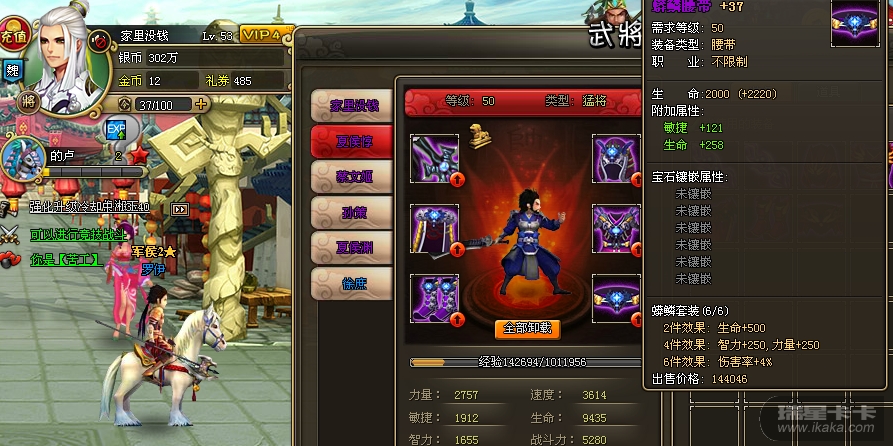Select the equipped weapon slot
Viewport: 893px width, 446px height.
[435, 158]
